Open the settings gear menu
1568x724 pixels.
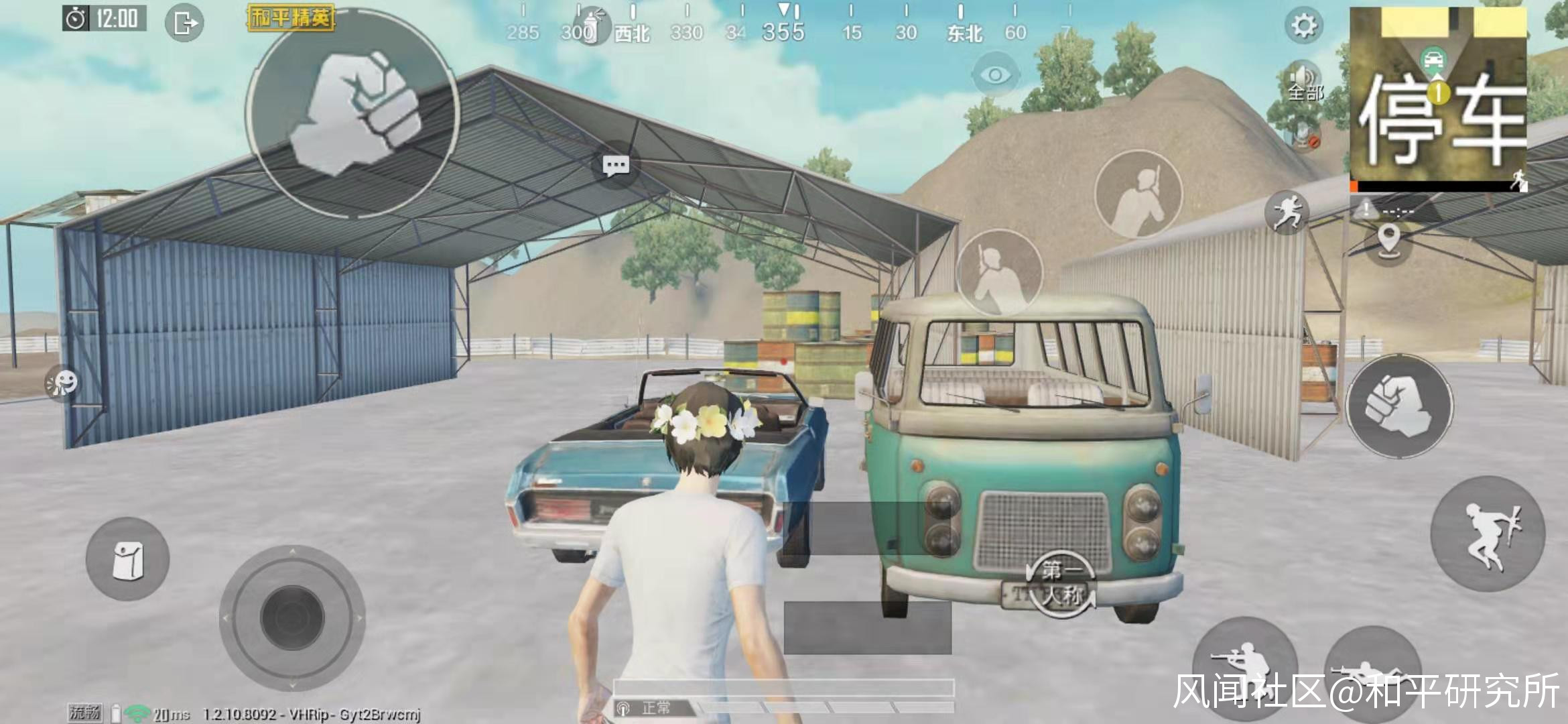pos(1303,26)
